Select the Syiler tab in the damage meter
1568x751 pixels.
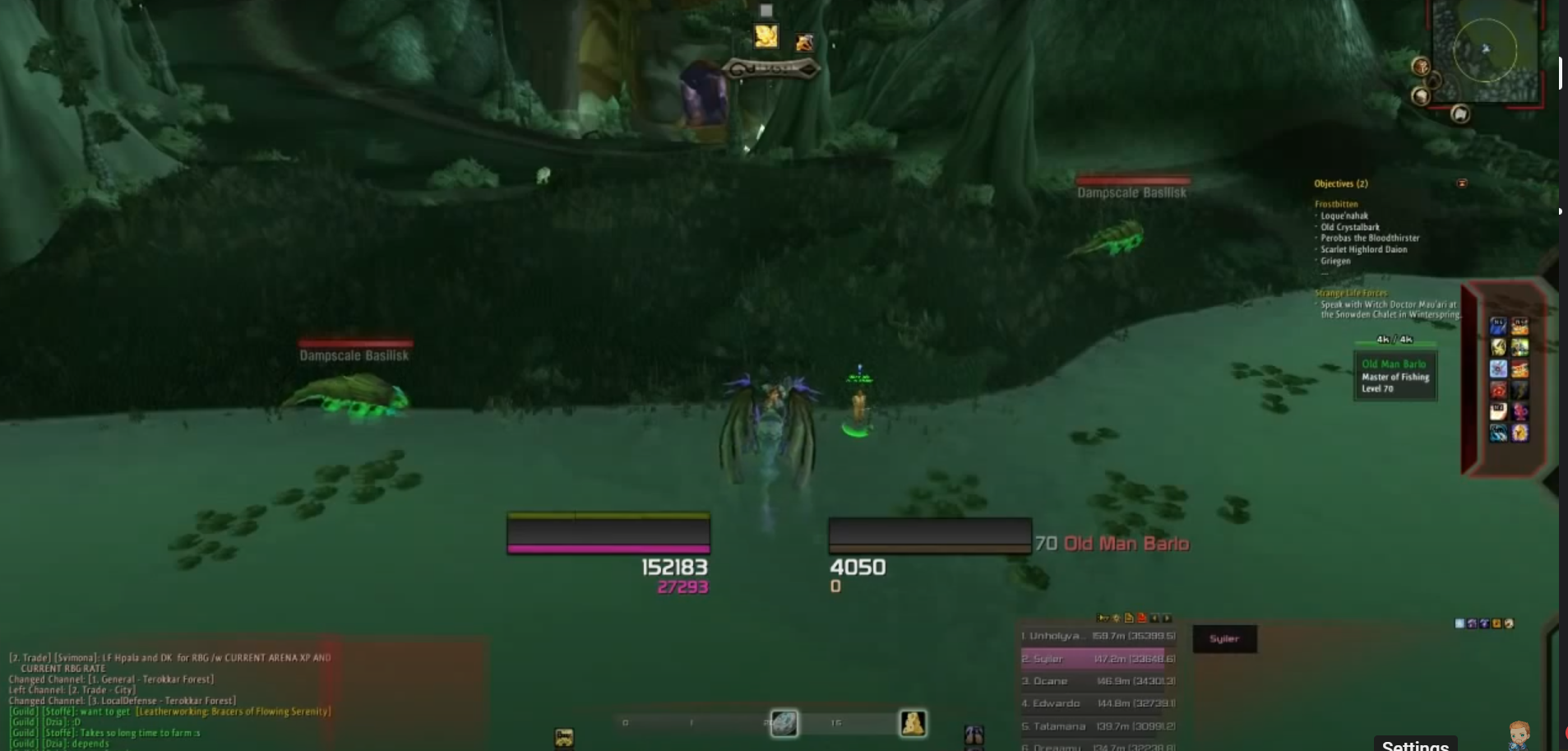tap(1225, 638)
